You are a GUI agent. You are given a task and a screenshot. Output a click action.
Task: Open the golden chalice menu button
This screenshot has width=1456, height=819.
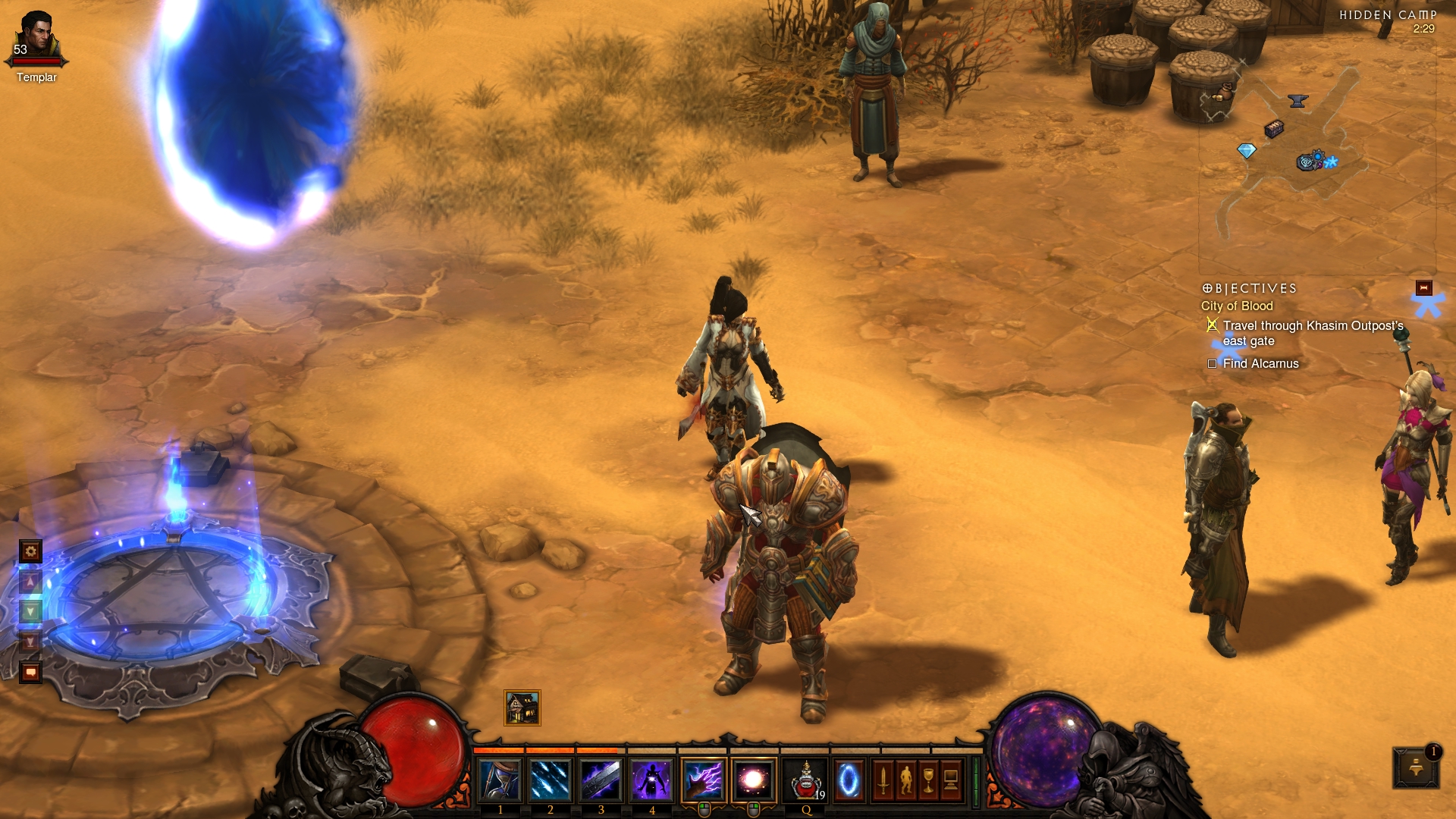coord(928,780)
